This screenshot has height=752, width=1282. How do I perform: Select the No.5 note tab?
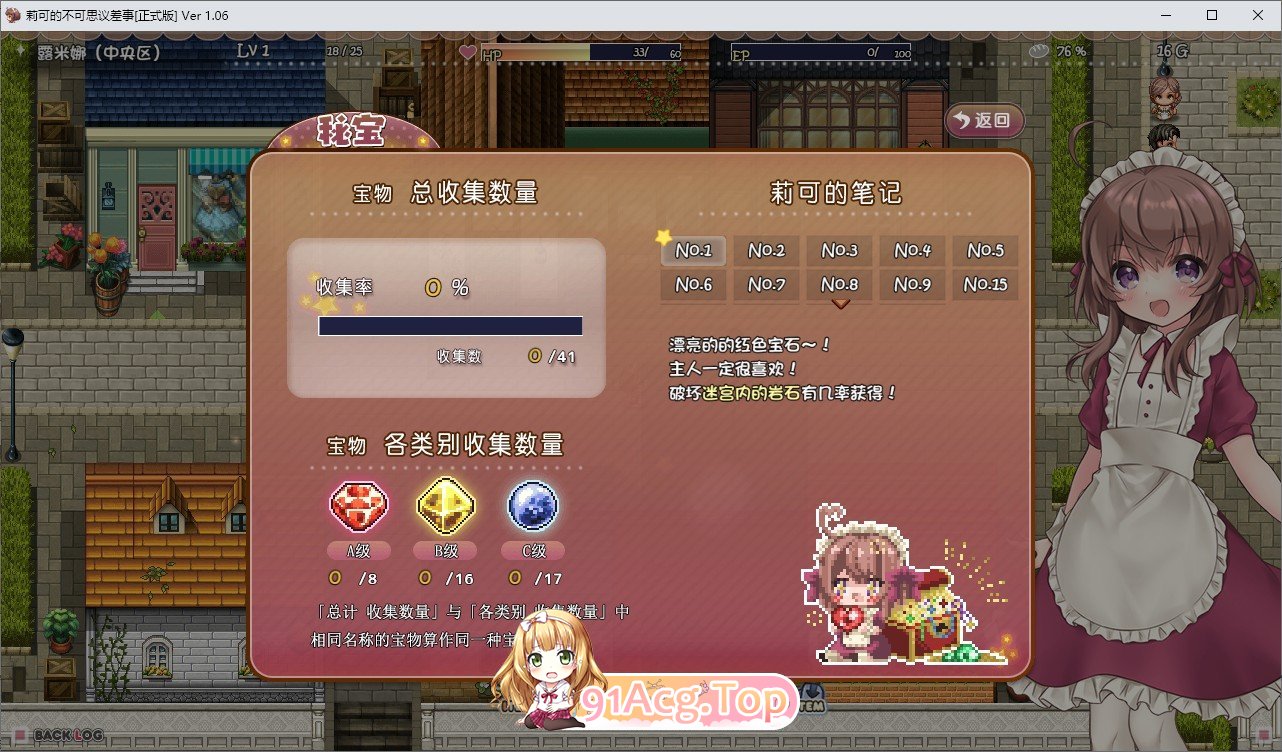[x=985, y=250]
